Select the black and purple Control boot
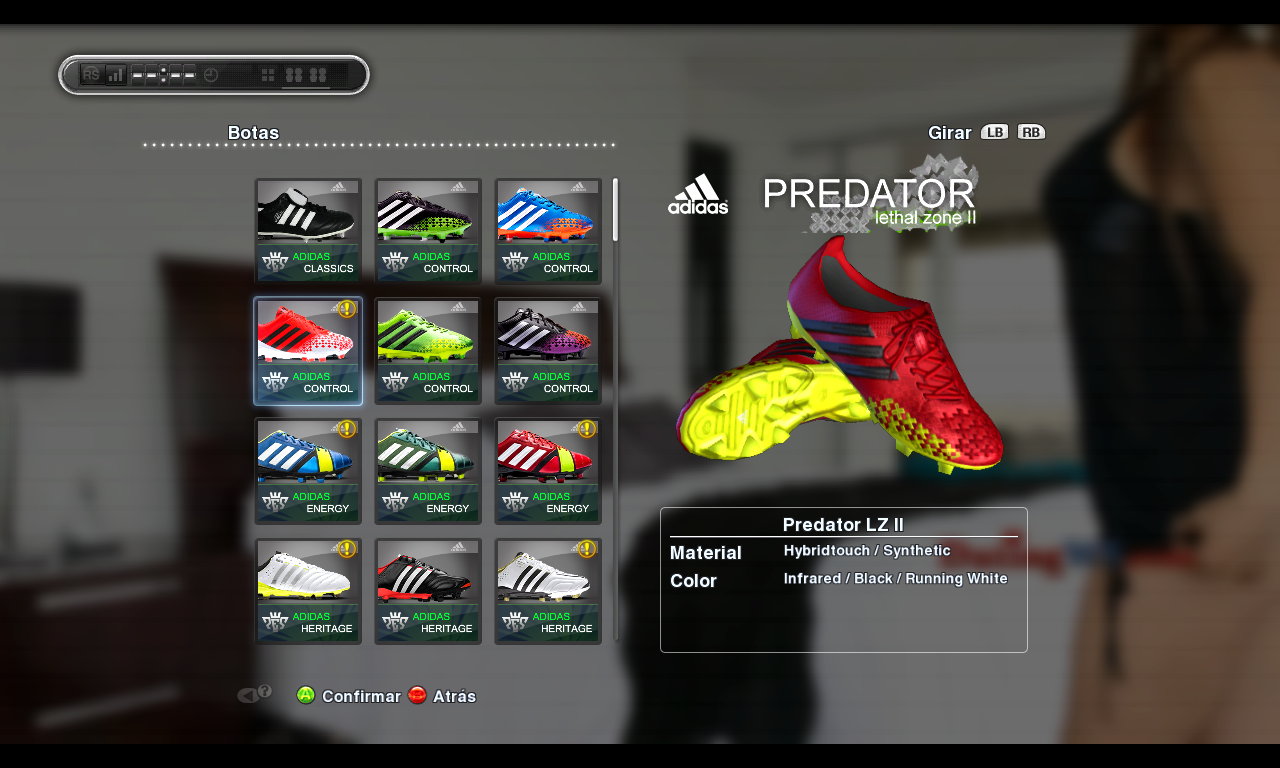 point(548,351)
